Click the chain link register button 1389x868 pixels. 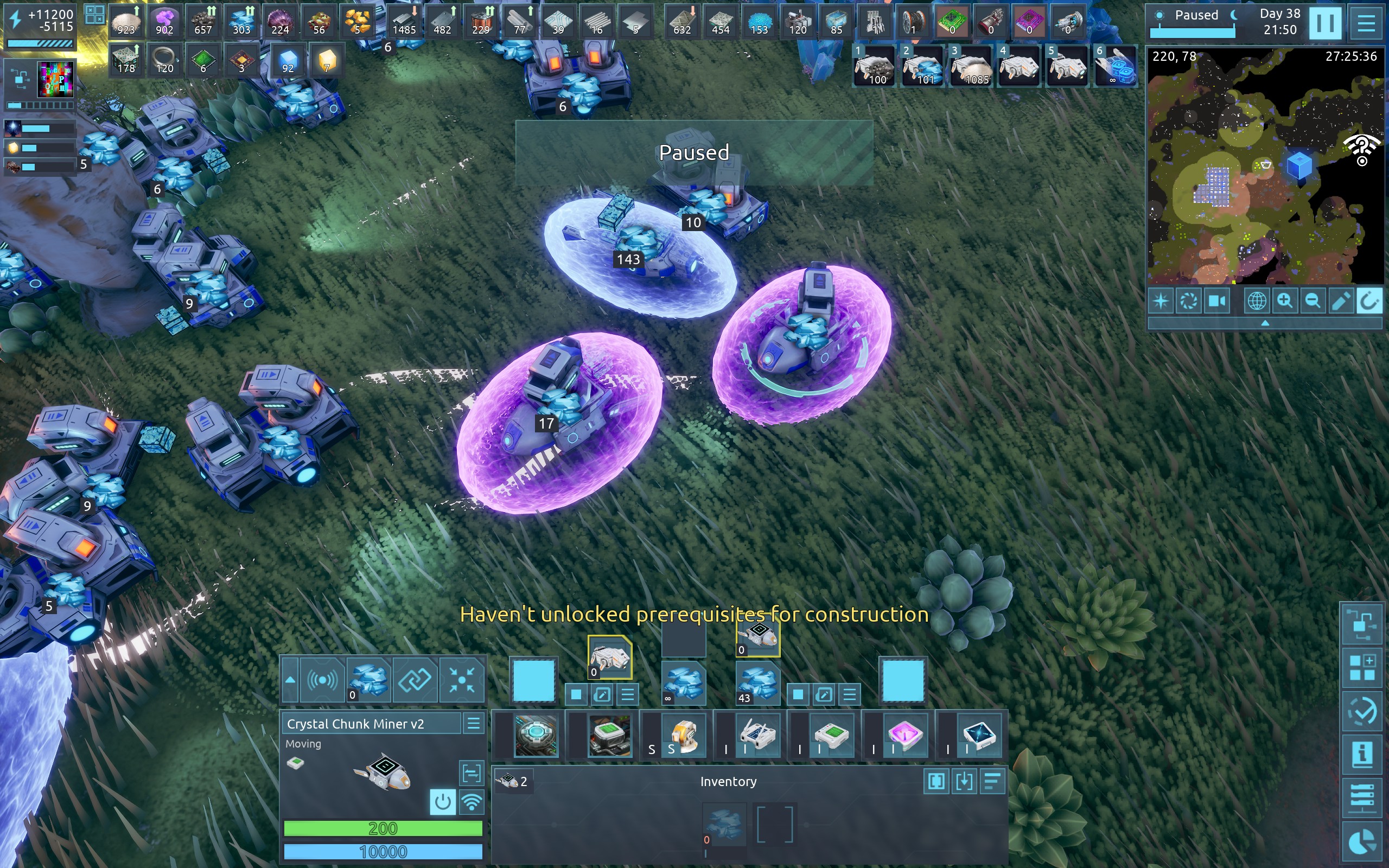[x=415, y=681]
